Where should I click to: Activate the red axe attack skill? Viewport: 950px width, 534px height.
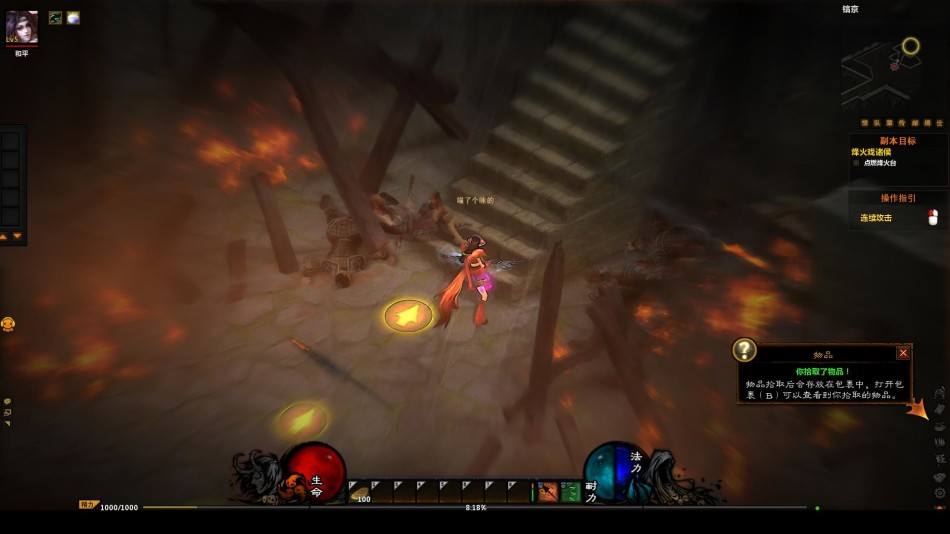click(547, 491)
